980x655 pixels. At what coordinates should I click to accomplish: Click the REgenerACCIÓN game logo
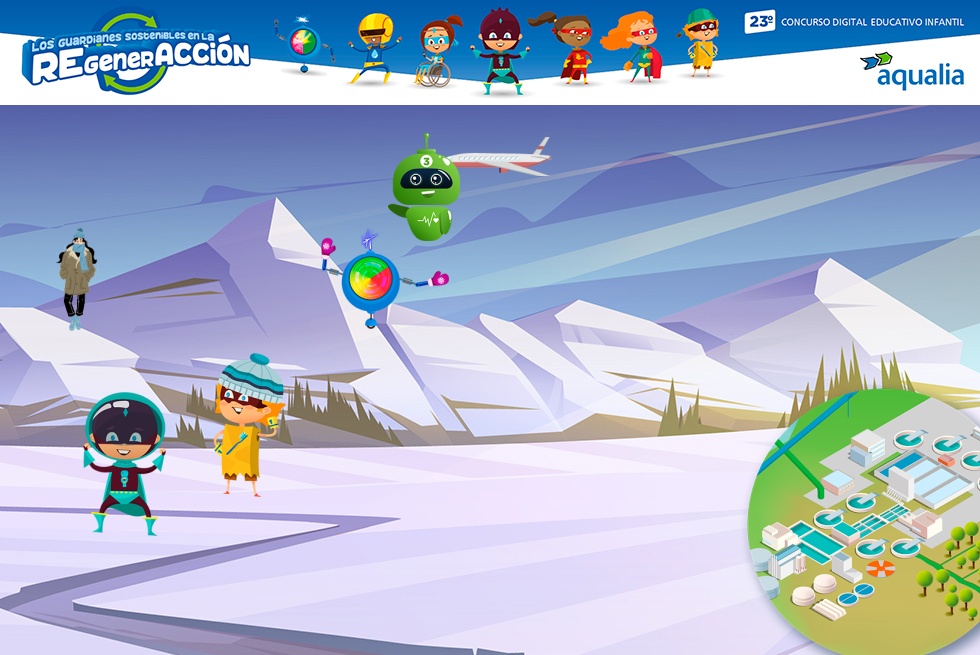point(137,56)
